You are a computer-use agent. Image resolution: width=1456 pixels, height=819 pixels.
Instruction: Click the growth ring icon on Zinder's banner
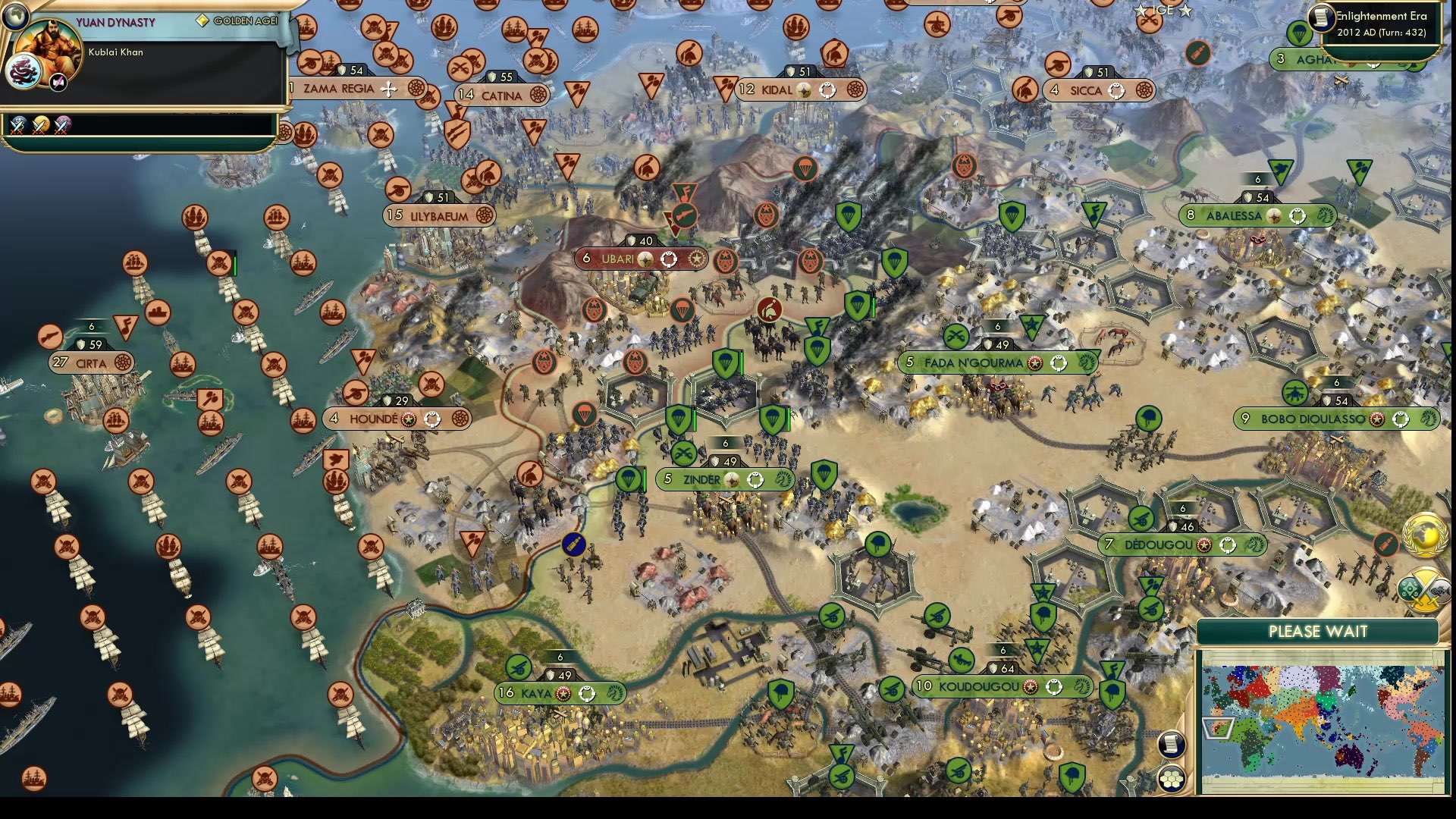click(755, 480)
